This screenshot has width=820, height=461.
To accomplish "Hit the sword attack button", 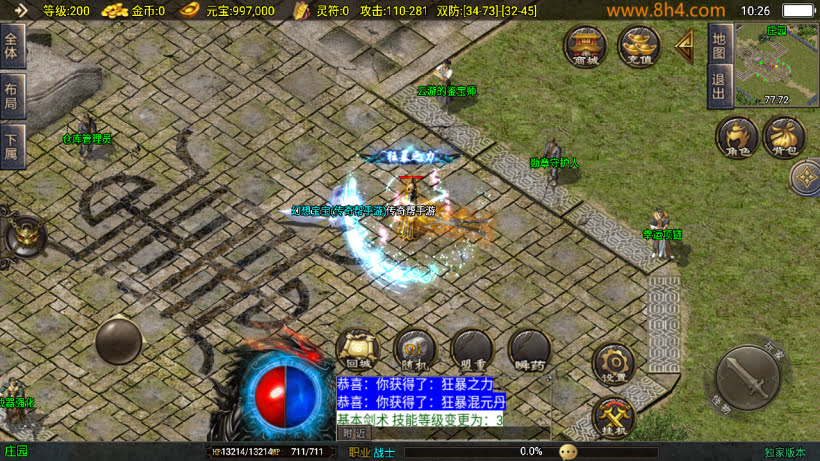I will point(749,378).
